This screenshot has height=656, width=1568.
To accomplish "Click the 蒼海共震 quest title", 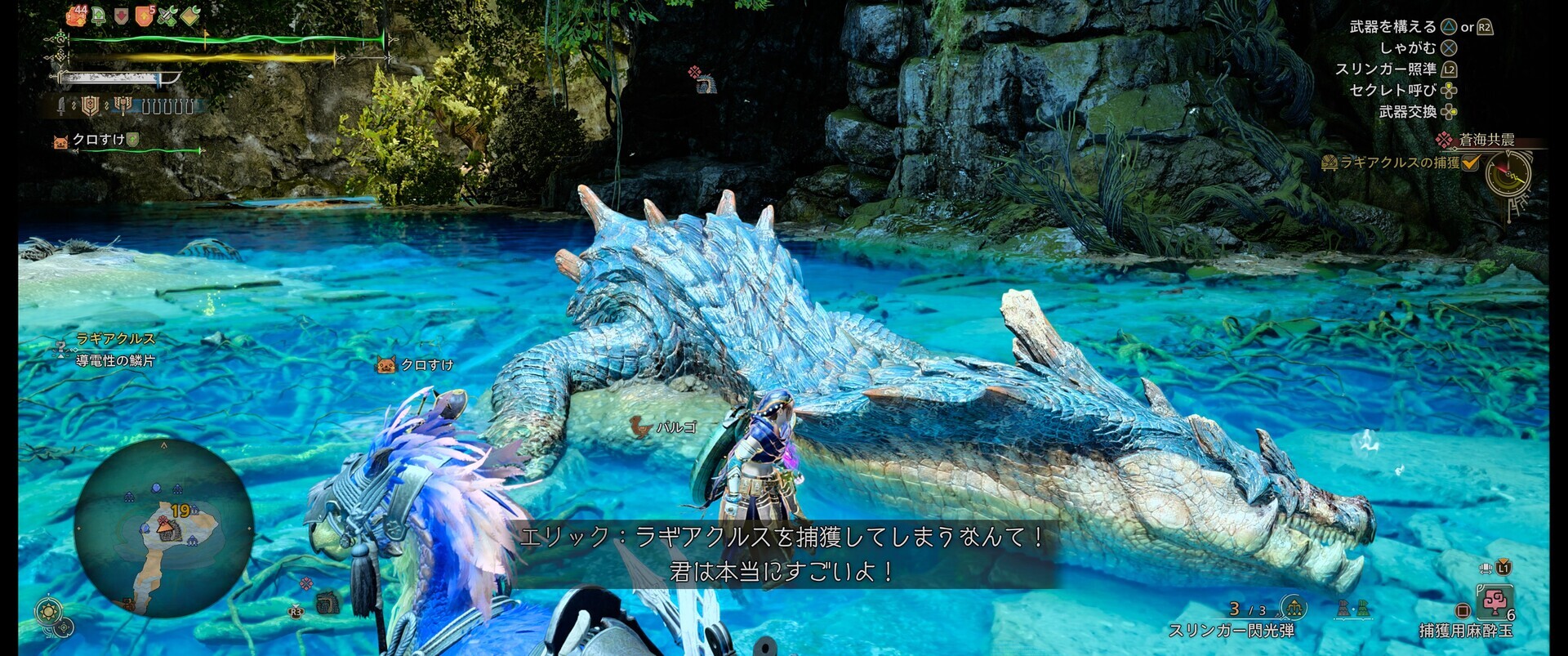I will [1486, 141].
